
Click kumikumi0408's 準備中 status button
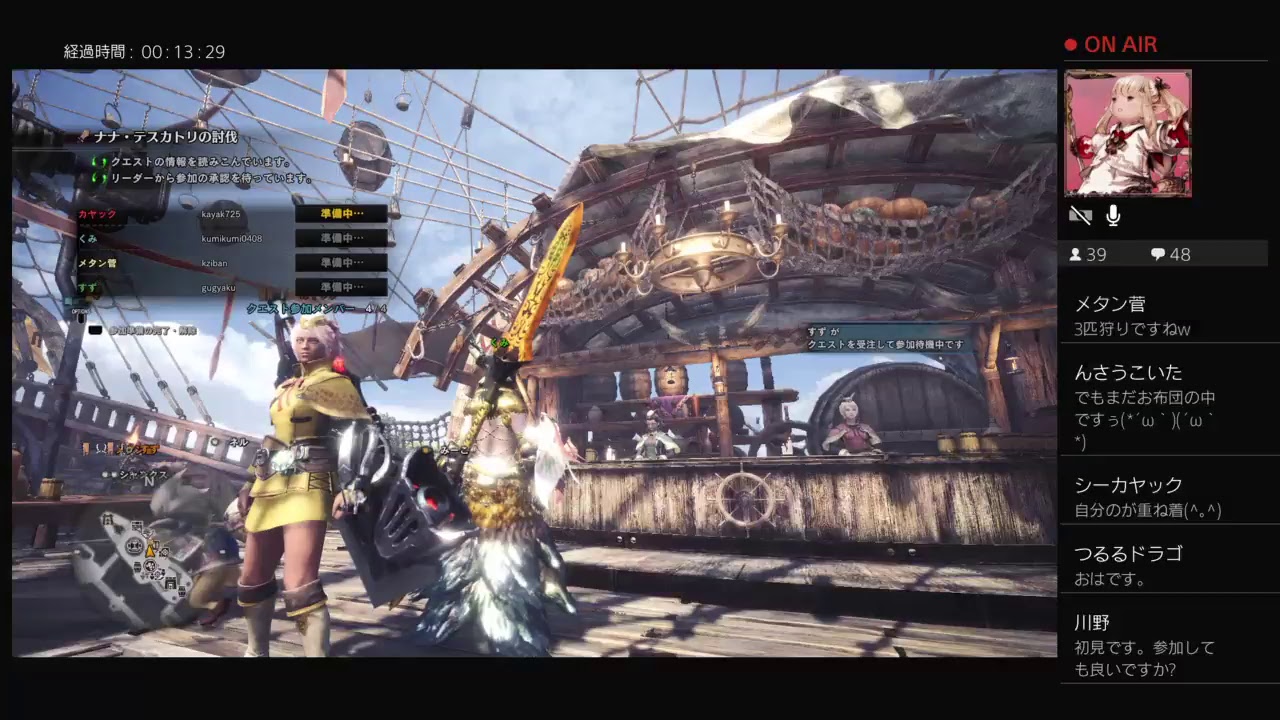(340, 238)
